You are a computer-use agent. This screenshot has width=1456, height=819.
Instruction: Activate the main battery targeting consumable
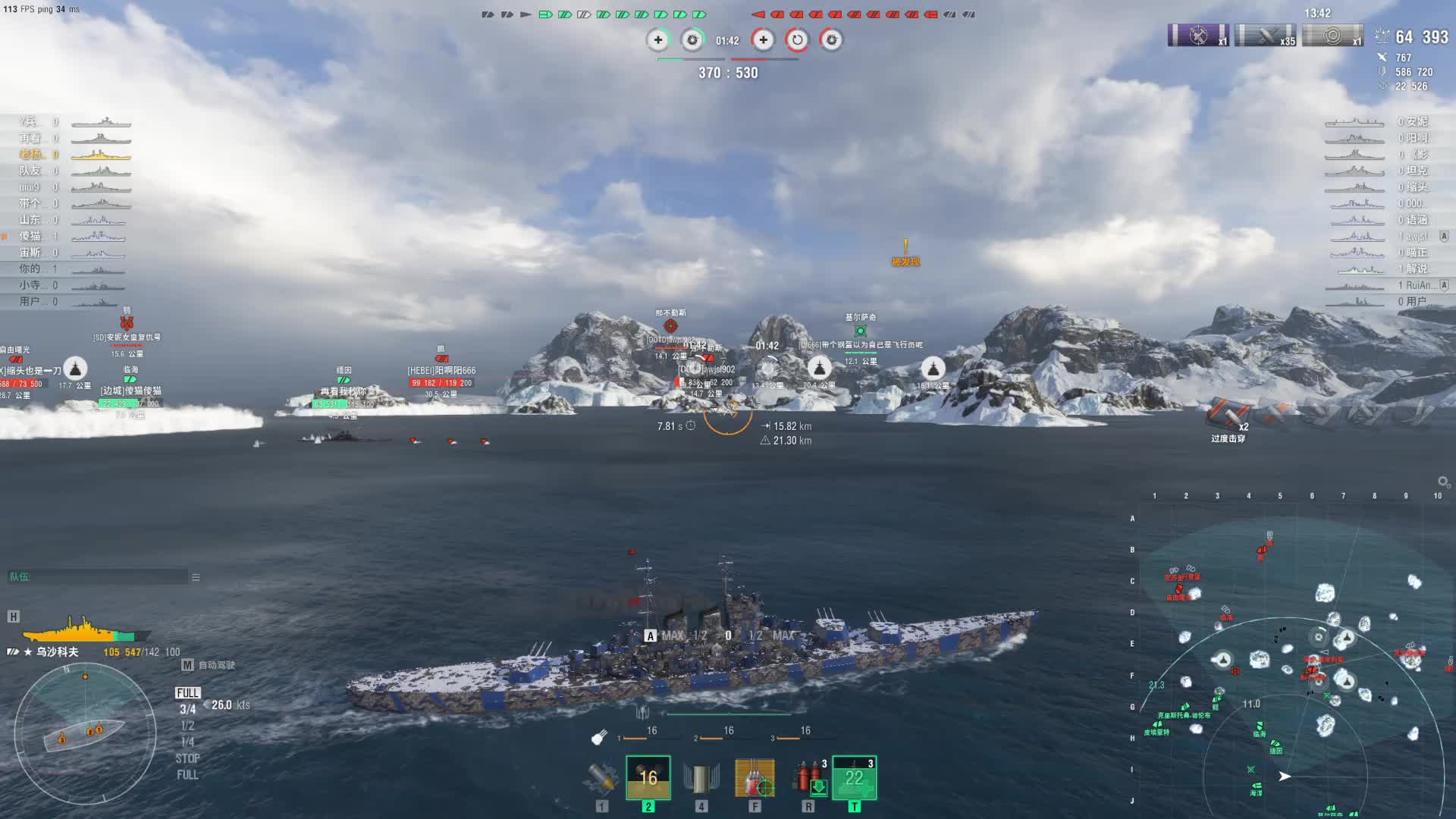755,778
